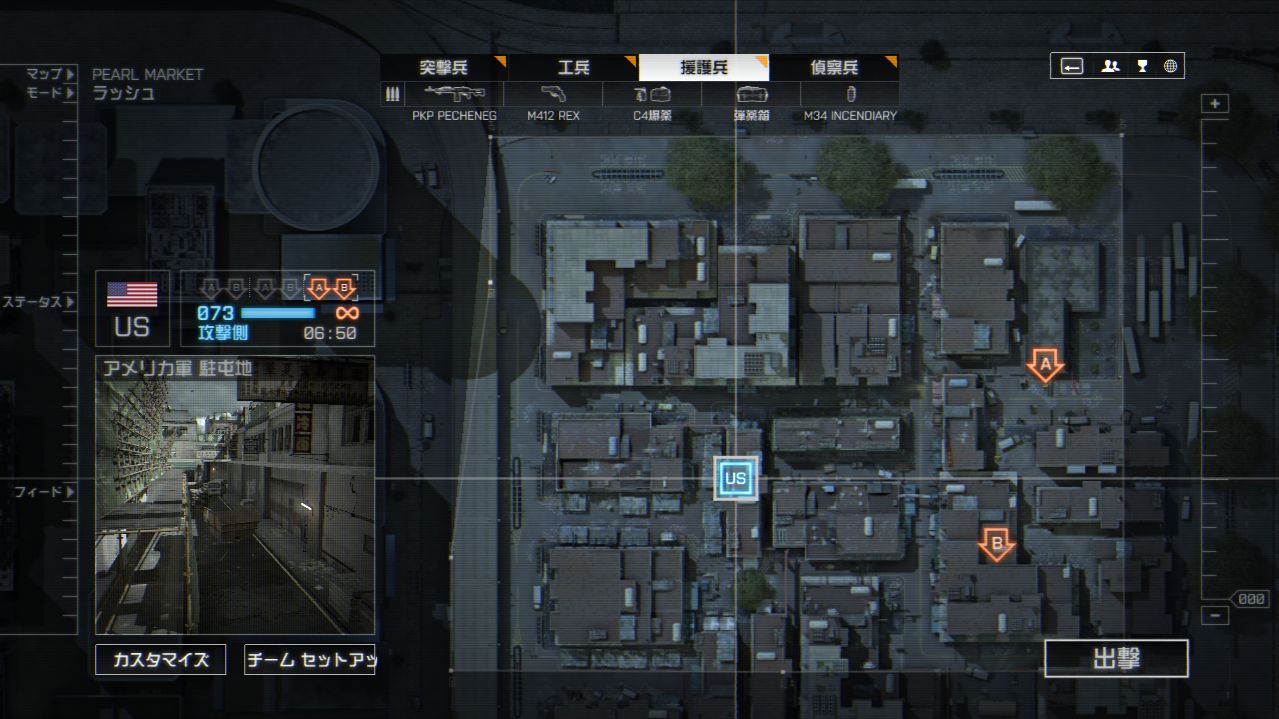Open the squad members icon
The width and height of the screenshot is (1279, 719).
pyautogui.click(x=1110, y=67)
